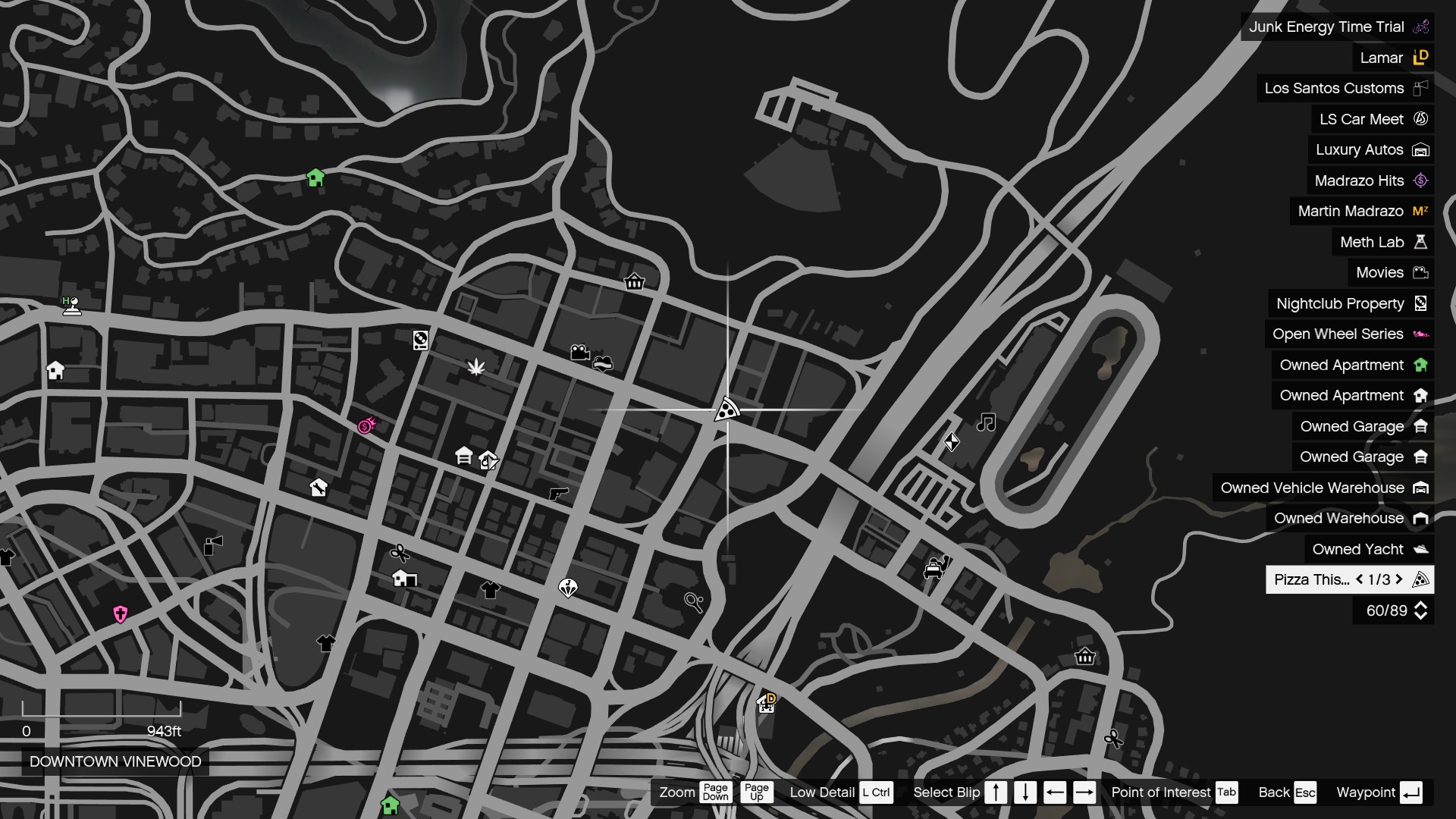This screenshot has width=1456, height=819.
Task: Select the taxi depot icon on the map
Action: click(934, 567)
